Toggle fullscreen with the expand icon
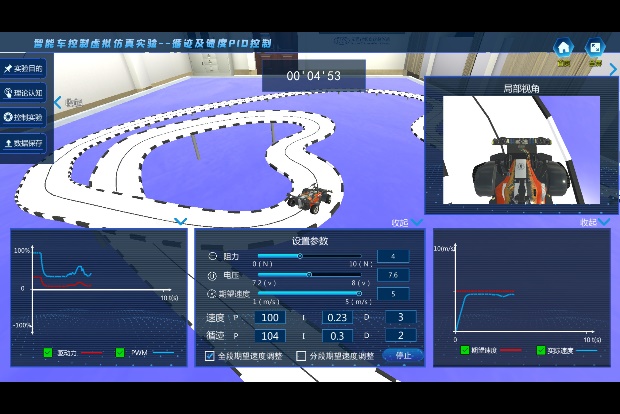The height and width of the screenshot is (414, 620). [594, 47]
